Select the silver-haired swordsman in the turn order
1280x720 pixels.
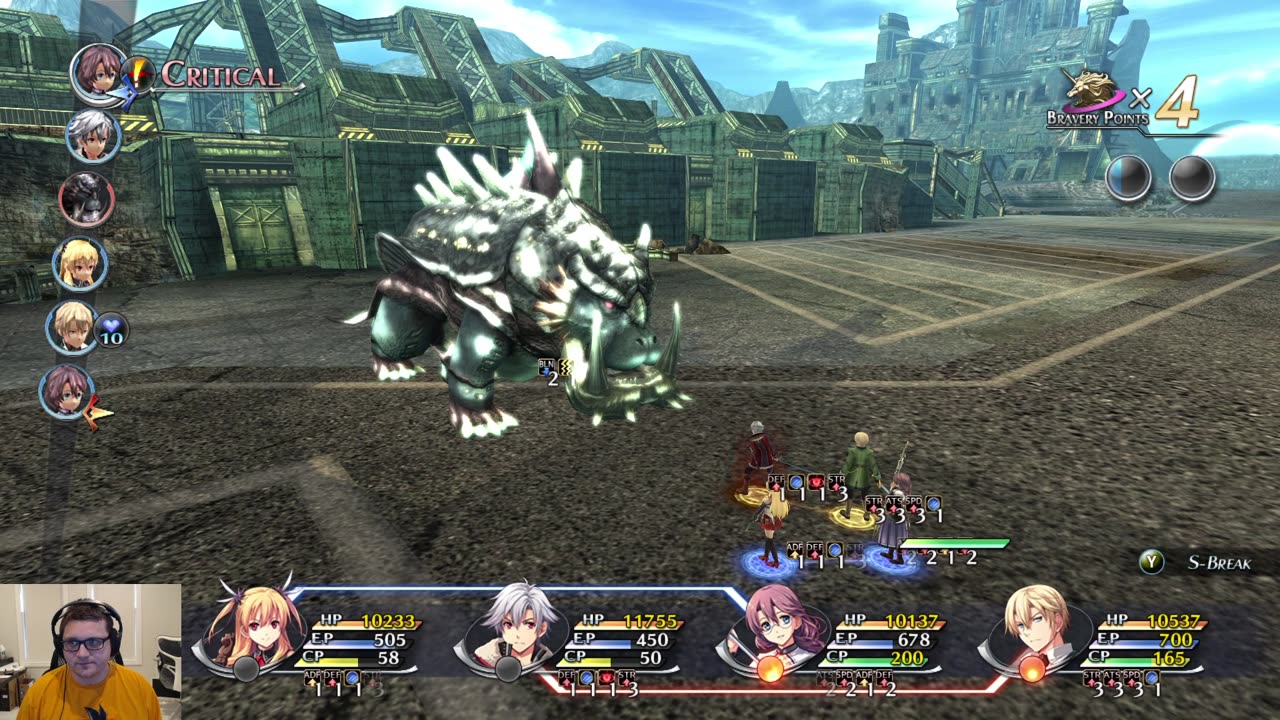point(93,135)
